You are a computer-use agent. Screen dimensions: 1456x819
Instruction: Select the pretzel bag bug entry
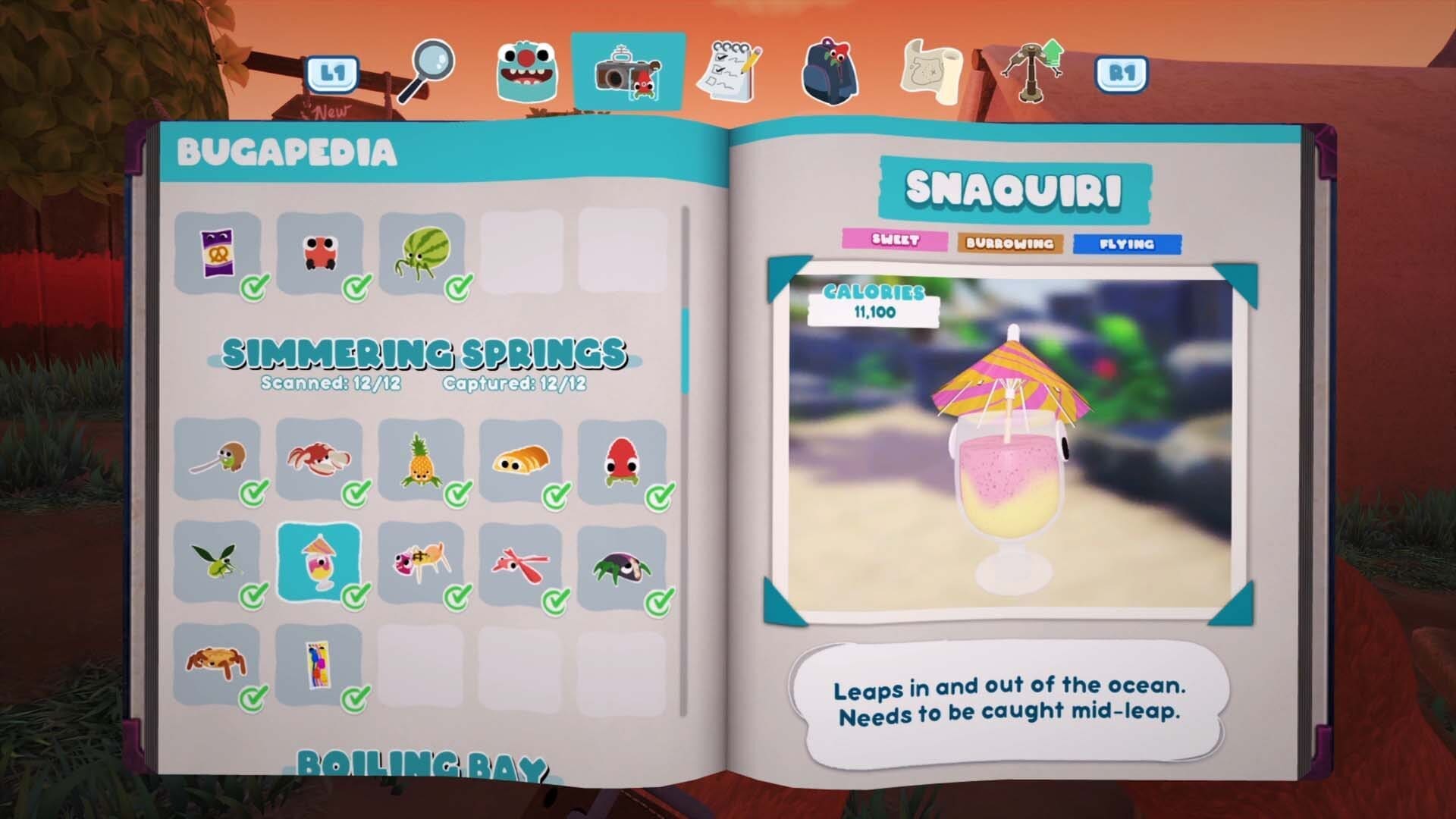217,253
